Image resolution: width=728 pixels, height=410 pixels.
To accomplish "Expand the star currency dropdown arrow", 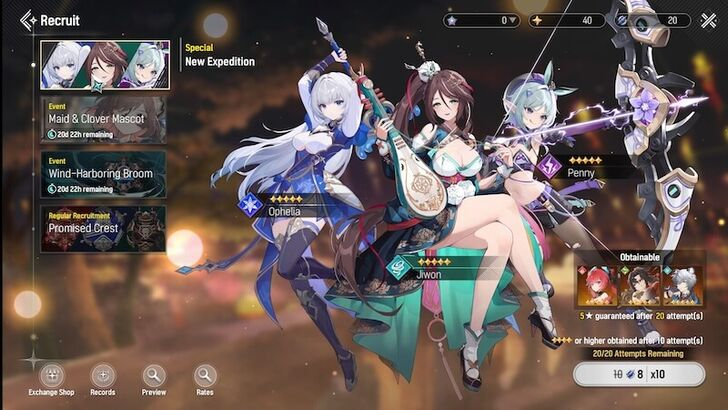I will point(513,20).
